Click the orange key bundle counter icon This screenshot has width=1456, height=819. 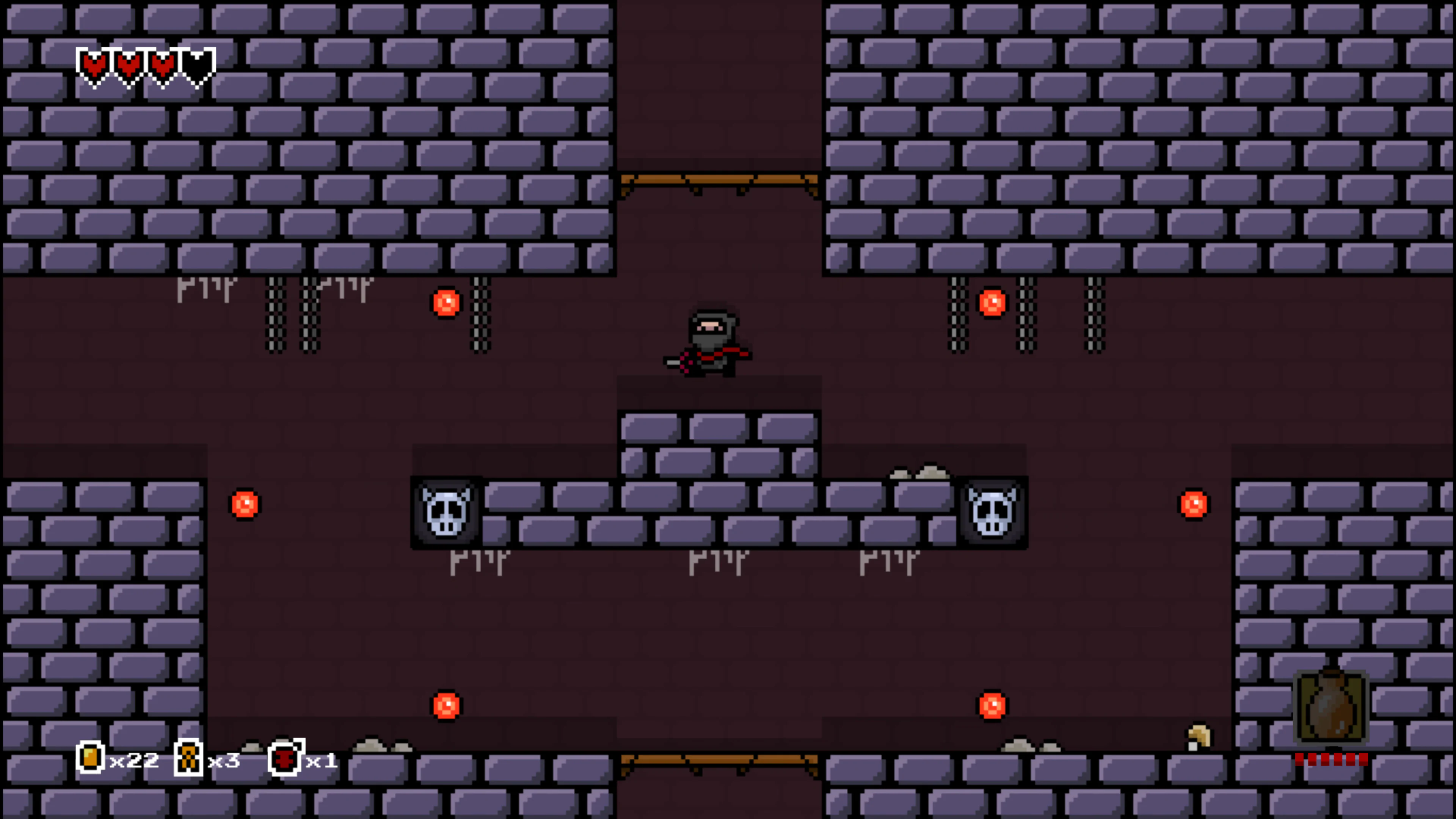tap(188, 758)
